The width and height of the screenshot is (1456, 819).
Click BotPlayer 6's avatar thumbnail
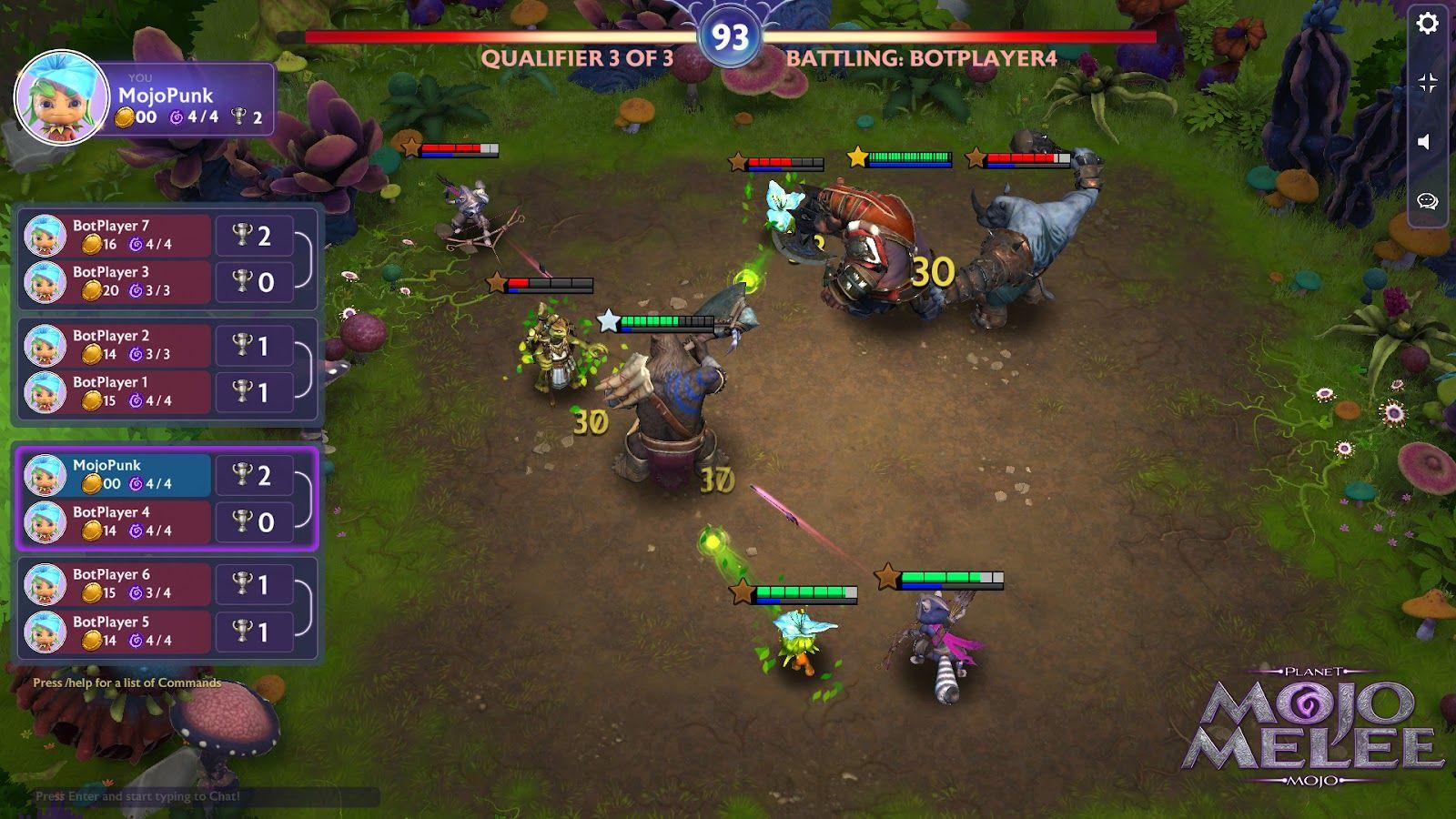point(45,585)
